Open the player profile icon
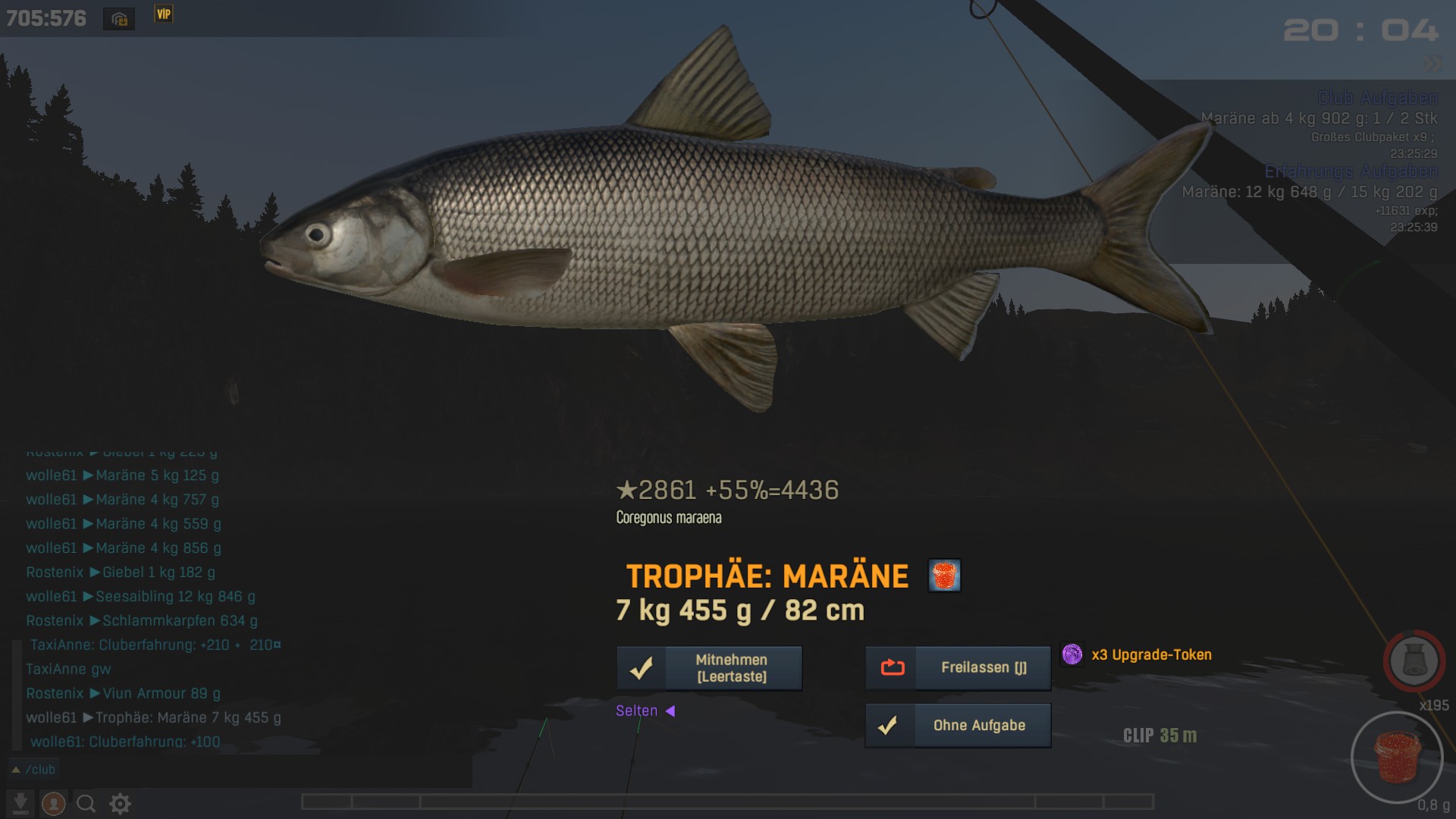Viewport: 1456px width, 819px height. coord(53,804)
